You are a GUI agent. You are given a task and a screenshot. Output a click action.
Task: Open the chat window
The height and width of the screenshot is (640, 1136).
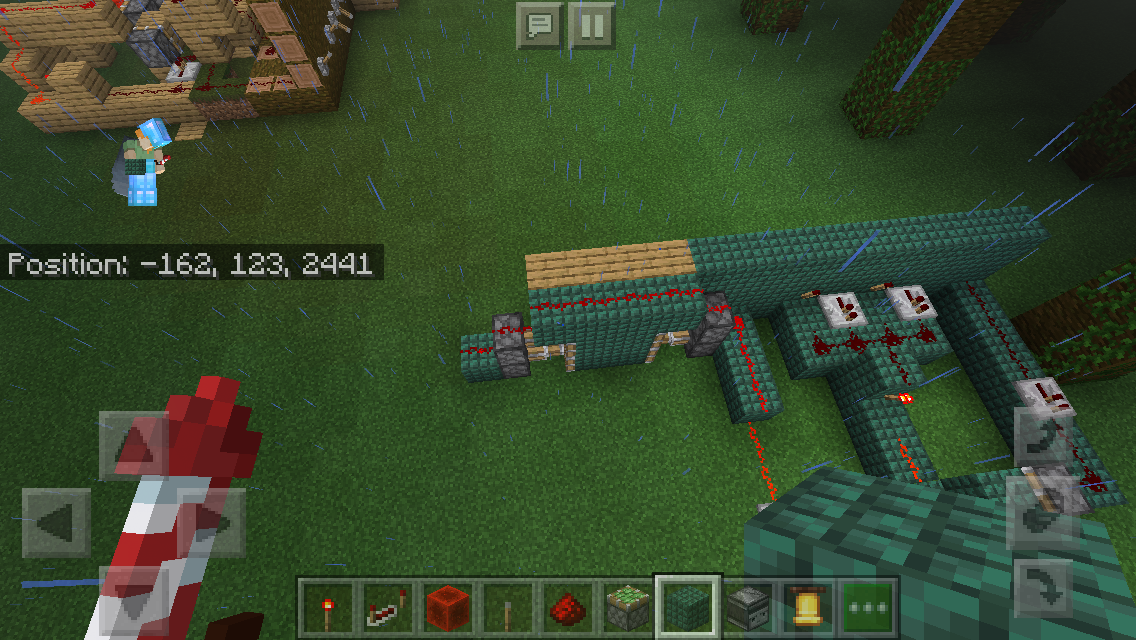(540, 25)
